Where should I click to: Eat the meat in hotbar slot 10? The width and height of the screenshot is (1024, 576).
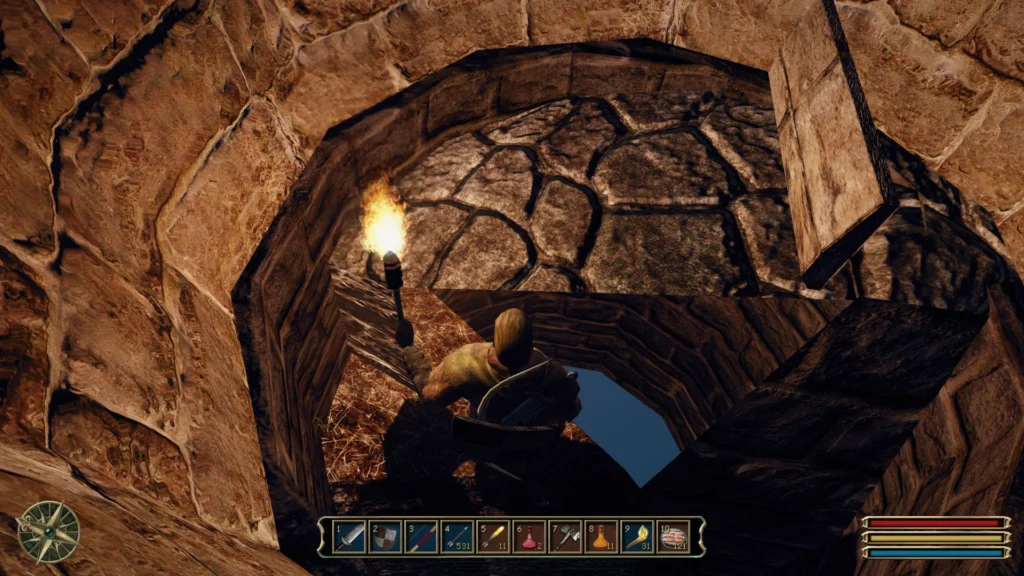pos(674,536)
